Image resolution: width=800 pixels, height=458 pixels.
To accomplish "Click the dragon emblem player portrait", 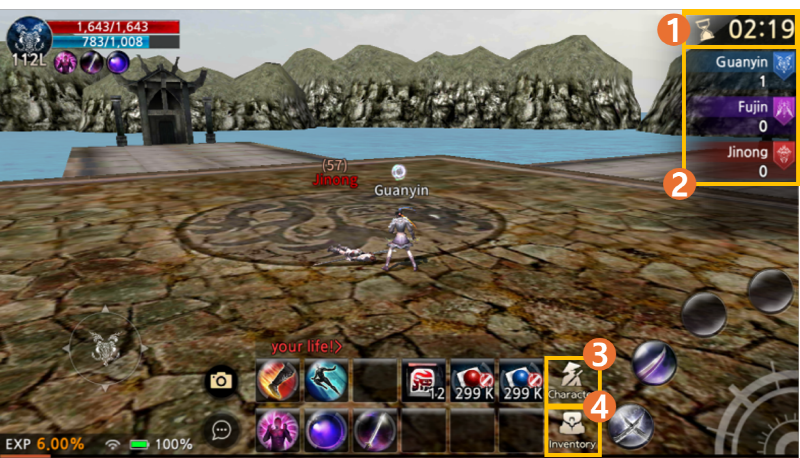I will click(26, 36).
